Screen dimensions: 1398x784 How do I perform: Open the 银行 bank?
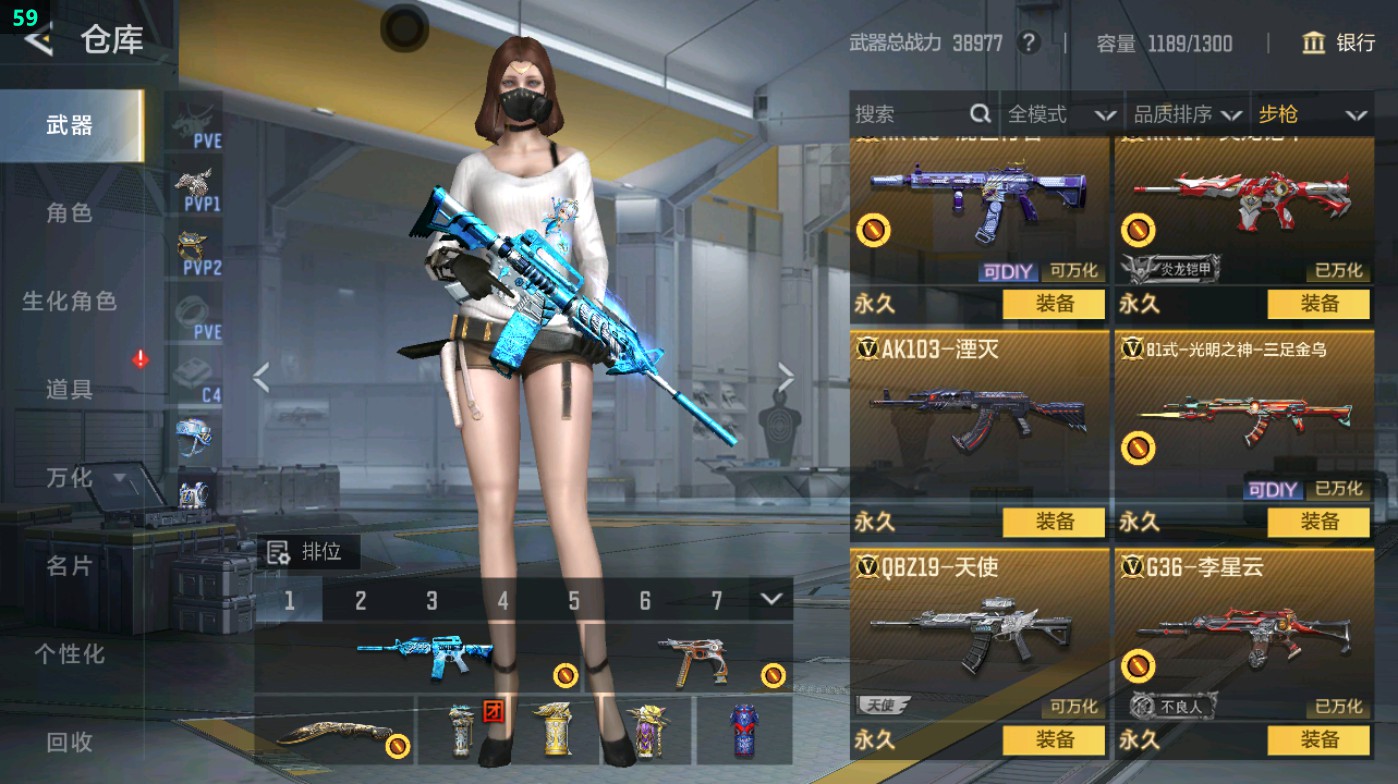[1339, 43]
